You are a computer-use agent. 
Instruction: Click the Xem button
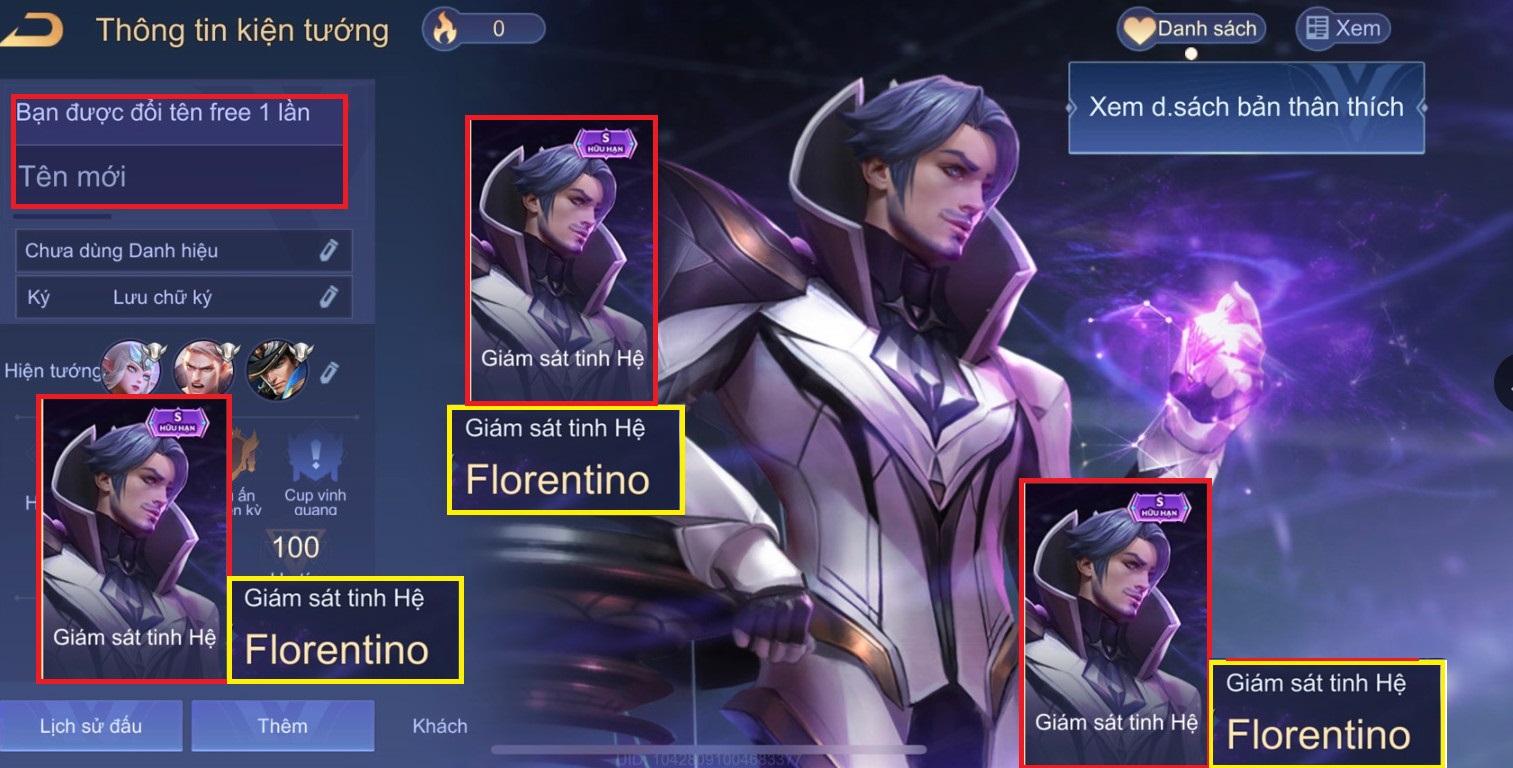point(1342,29)
